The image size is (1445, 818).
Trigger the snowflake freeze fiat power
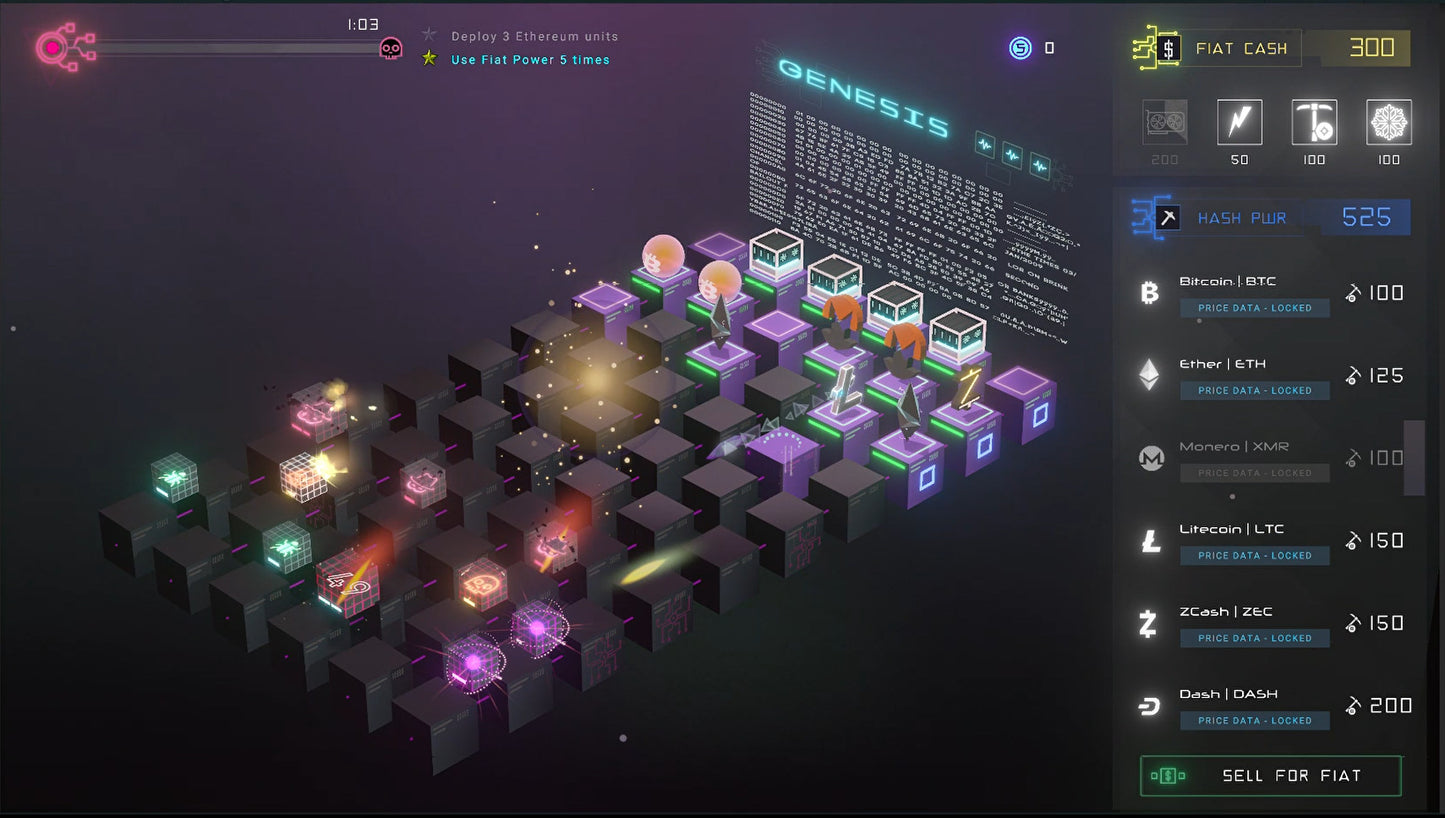1389,123
